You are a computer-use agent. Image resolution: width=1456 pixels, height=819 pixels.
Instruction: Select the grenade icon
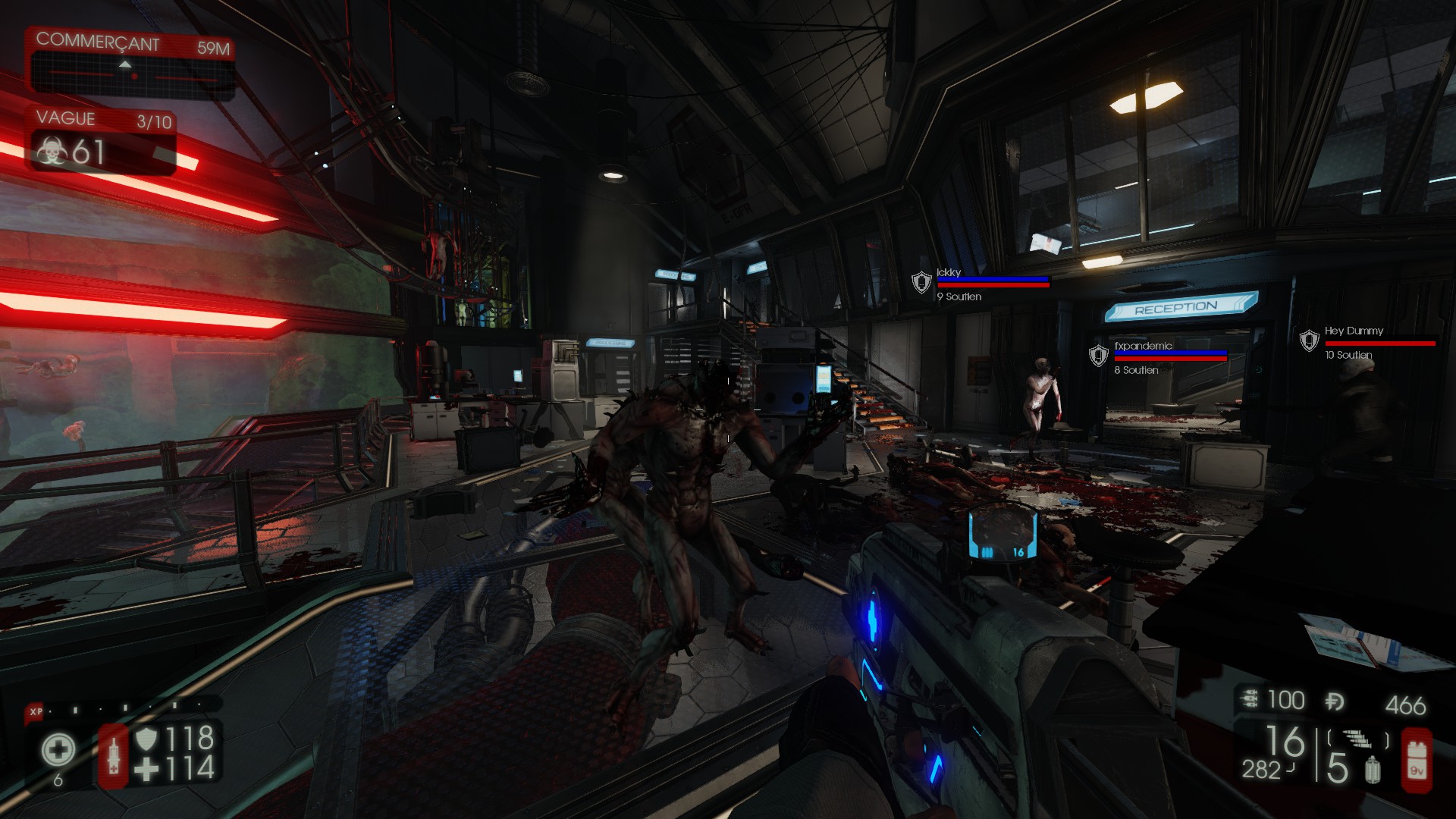1371,771
